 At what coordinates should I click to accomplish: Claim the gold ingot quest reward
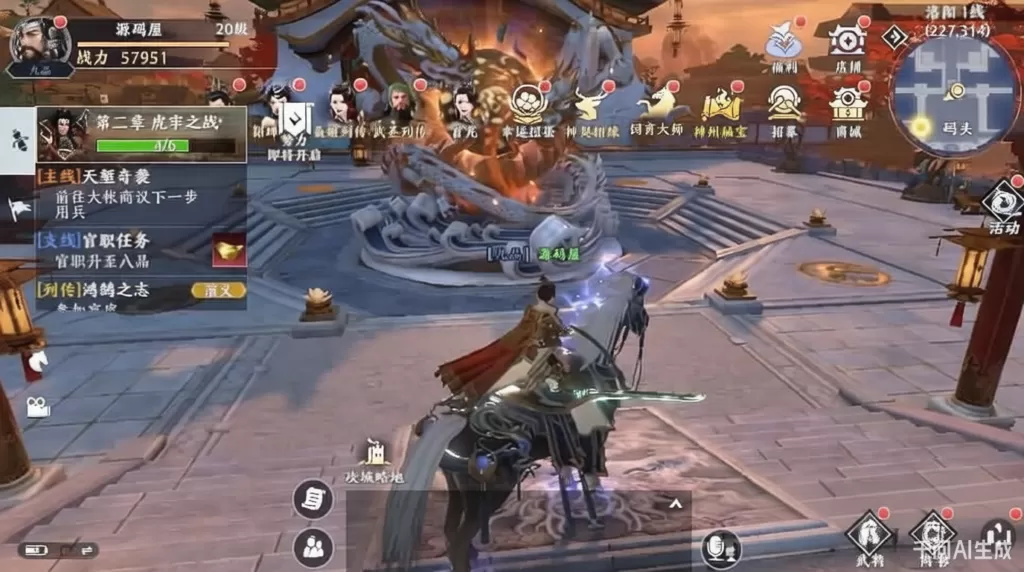click(228, 250)
